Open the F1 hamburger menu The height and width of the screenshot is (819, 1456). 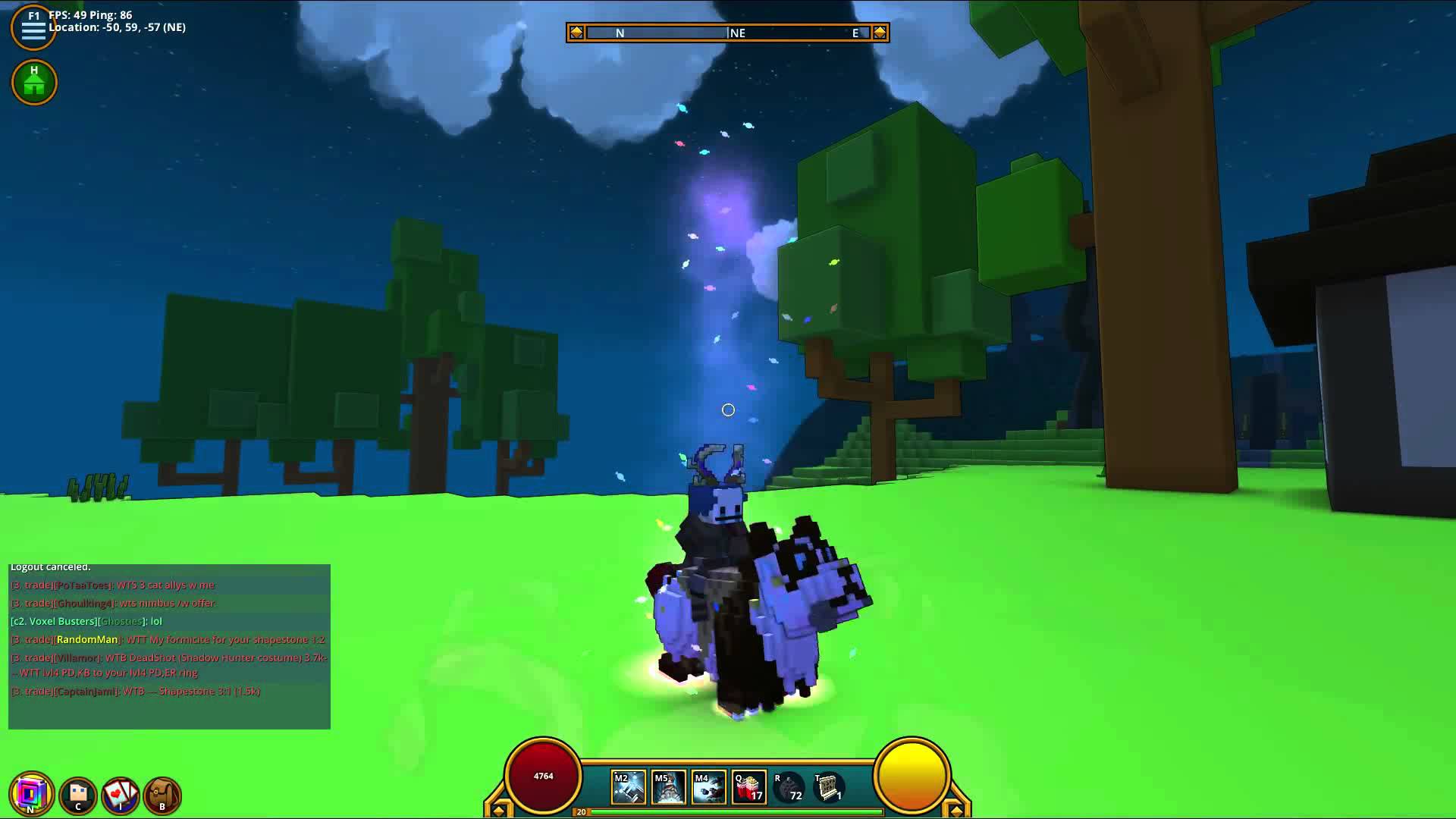pos(33,27)
